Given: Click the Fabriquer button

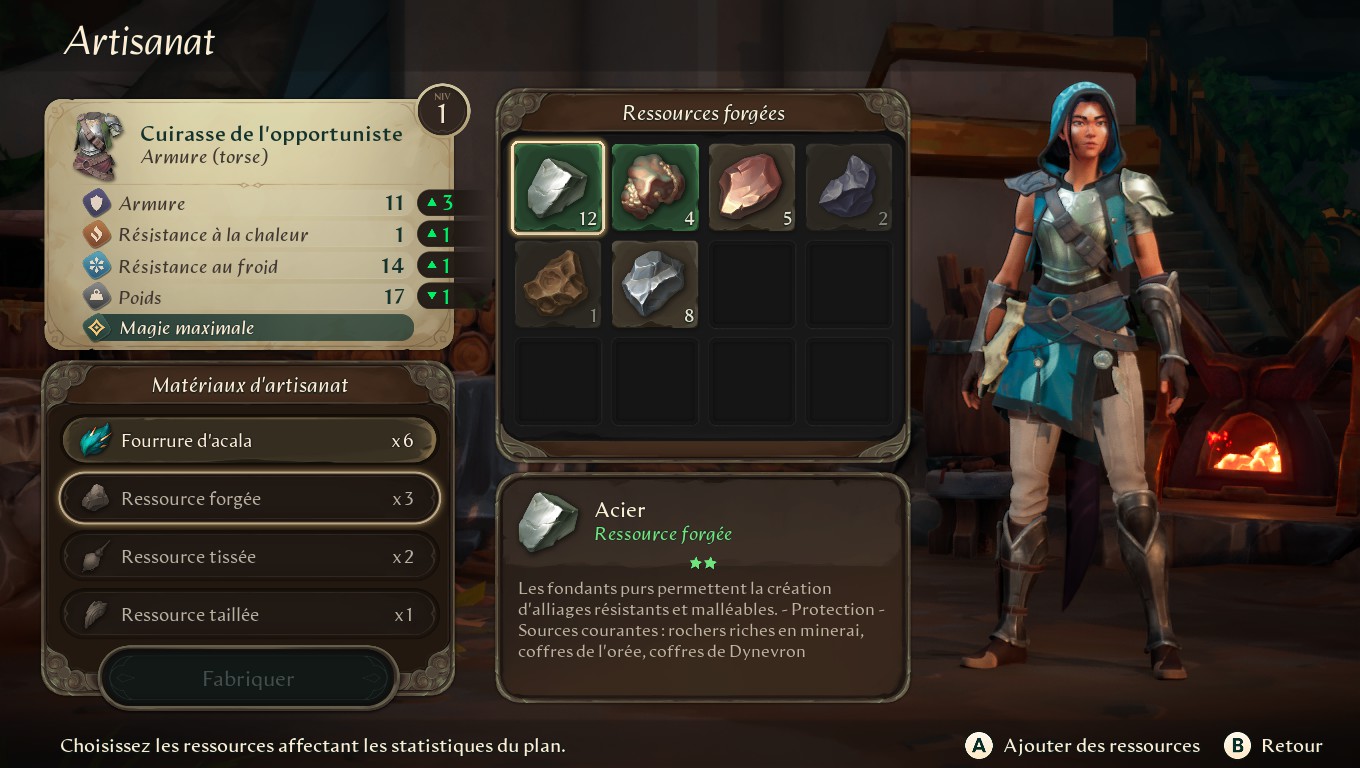Looking at the screenshot, I should pyautogui.click(x=248, y=679).
